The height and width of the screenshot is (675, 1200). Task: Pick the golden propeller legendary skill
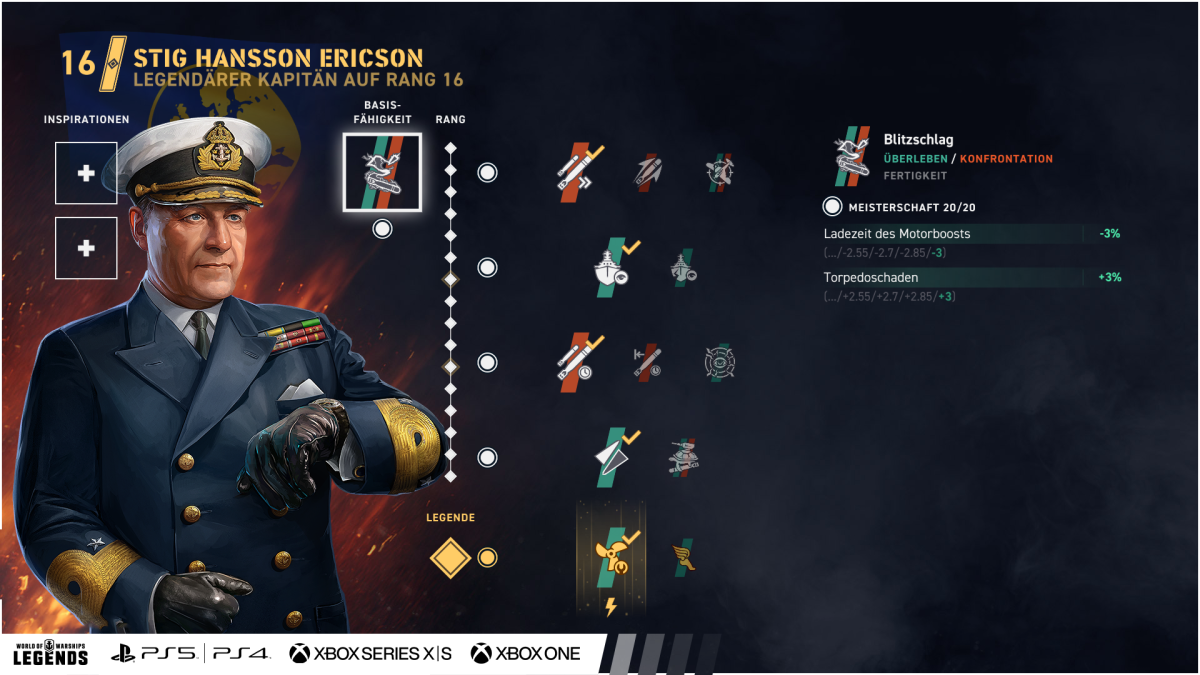click(x=612, y=558)
